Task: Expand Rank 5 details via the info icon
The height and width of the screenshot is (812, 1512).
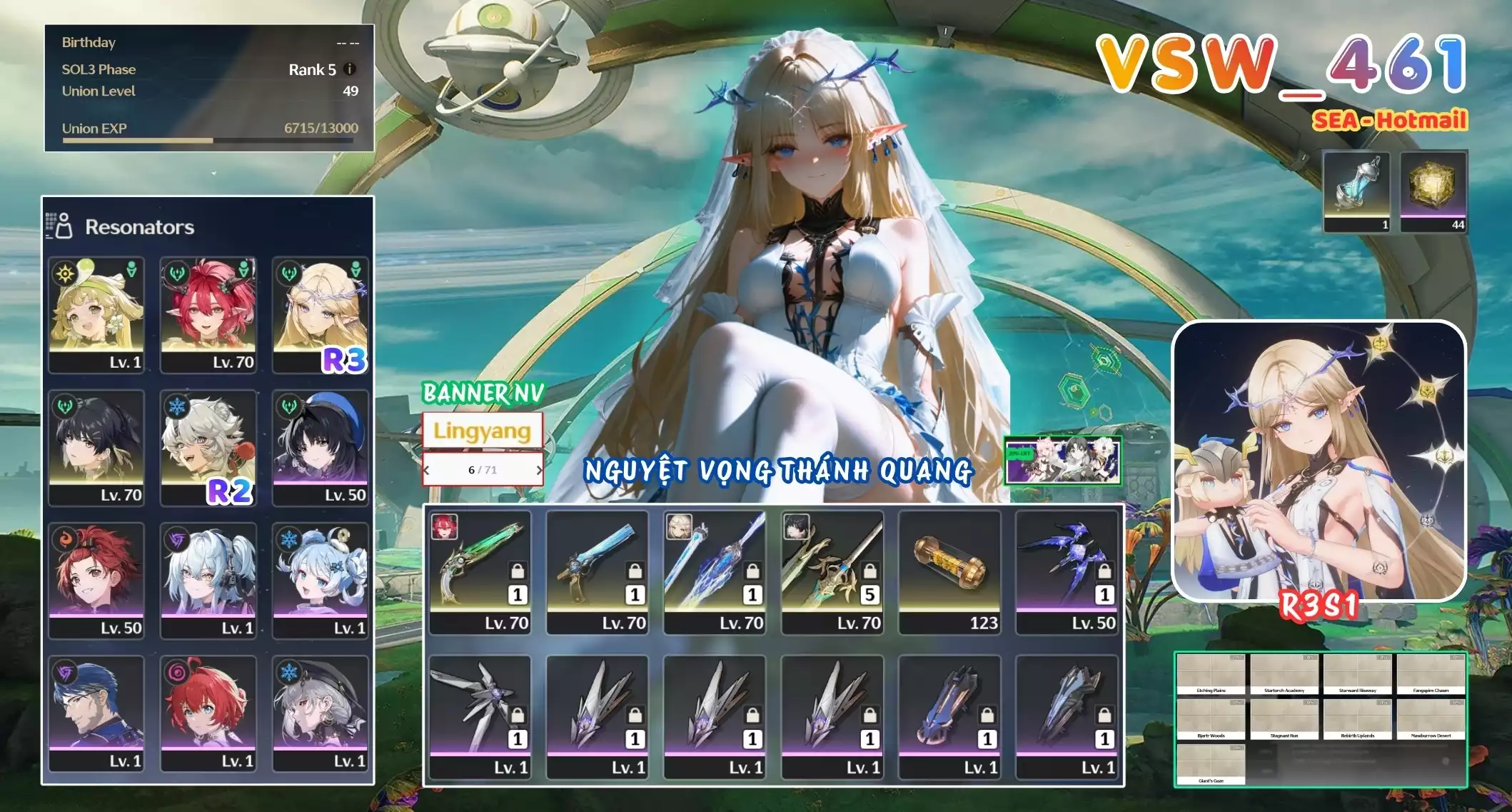Action: 350,70
